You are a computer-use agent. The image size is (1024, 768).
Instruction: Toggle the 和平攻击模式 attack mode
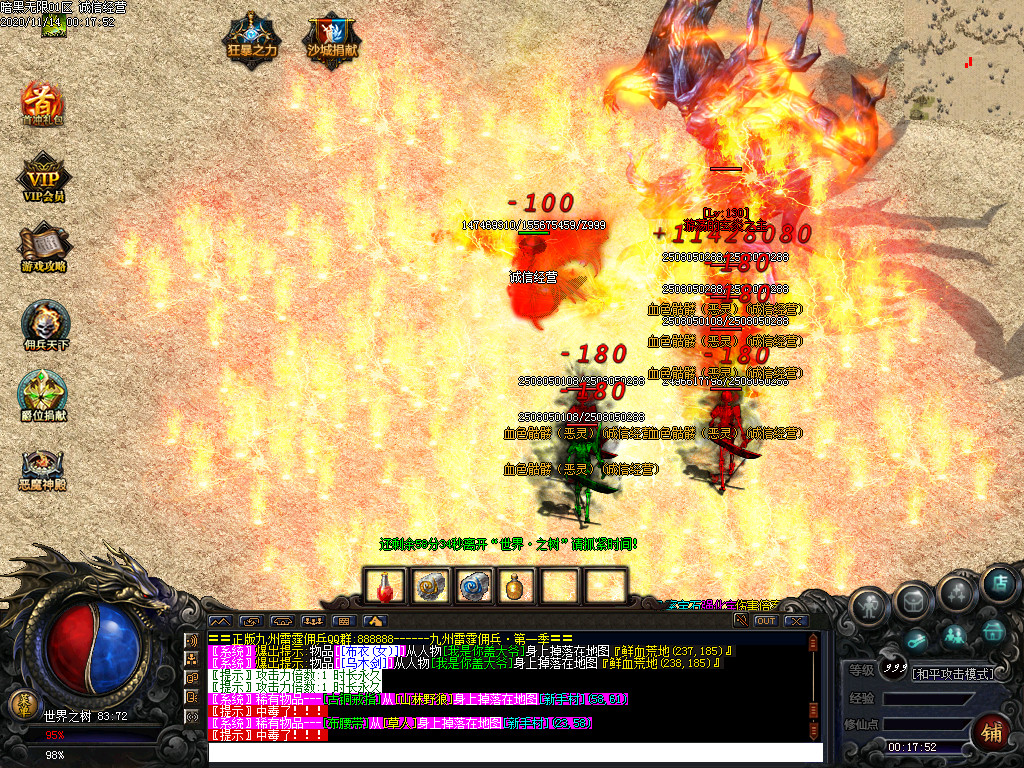coord(953,673)
